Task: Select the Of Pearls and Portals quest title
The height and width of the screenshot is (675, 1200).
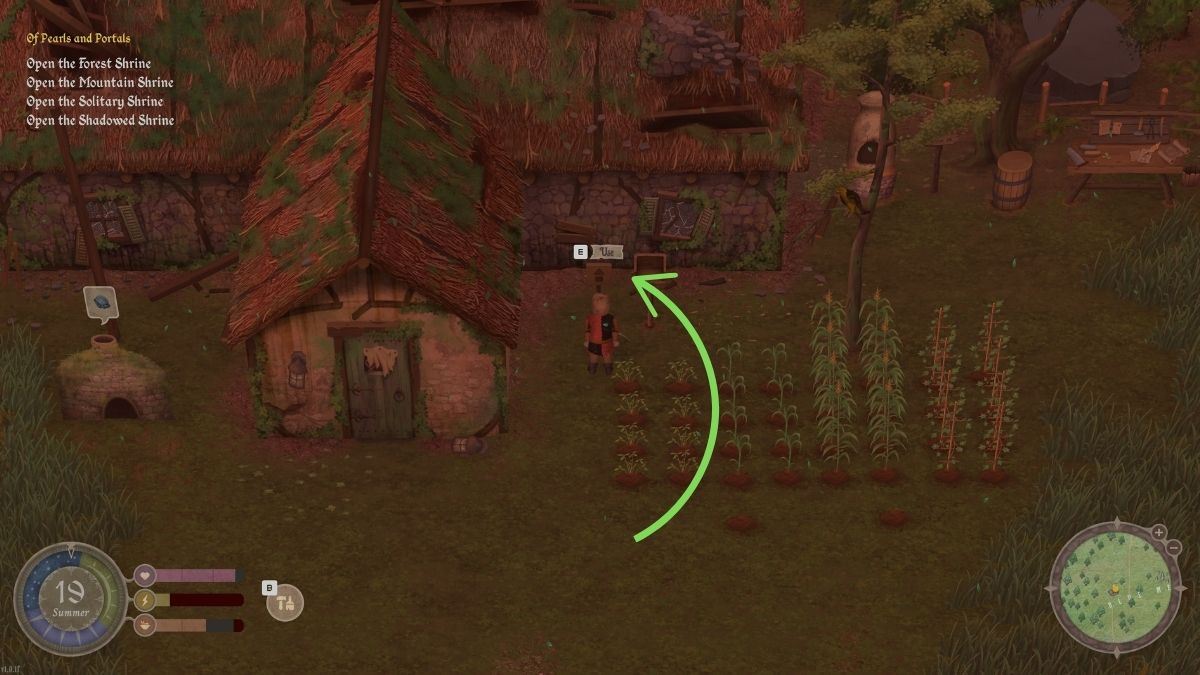Action: click(x=78, y=39)
